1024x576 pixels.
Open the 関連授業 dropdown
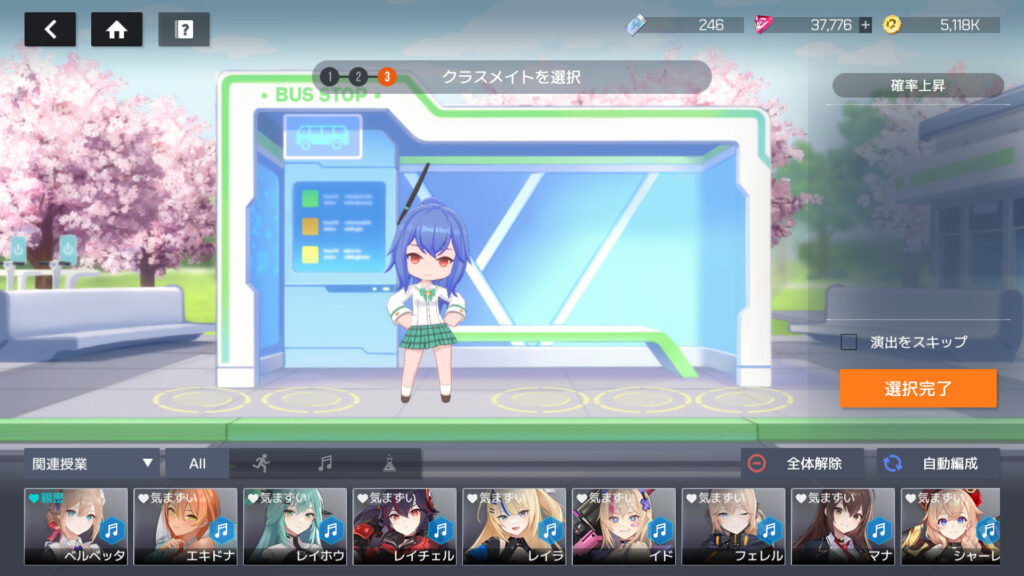click(x=92, y=463)
